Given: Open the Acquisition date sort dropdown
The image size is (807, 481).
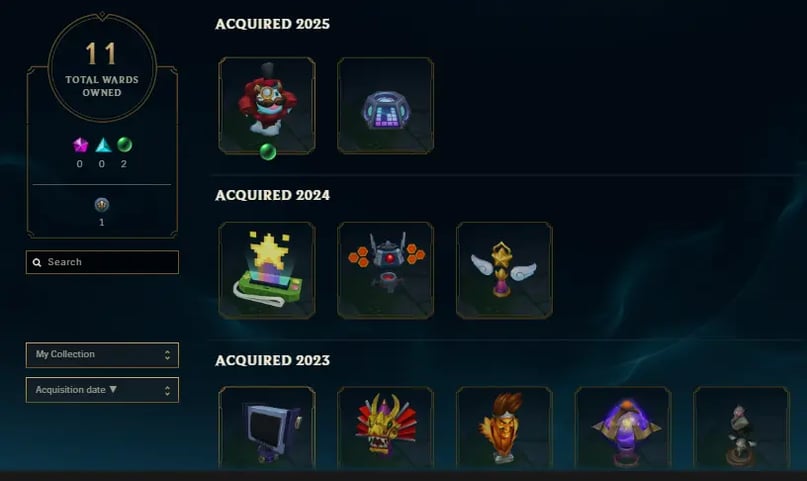Looking at the screenshot, I should (x=102, y=390).
